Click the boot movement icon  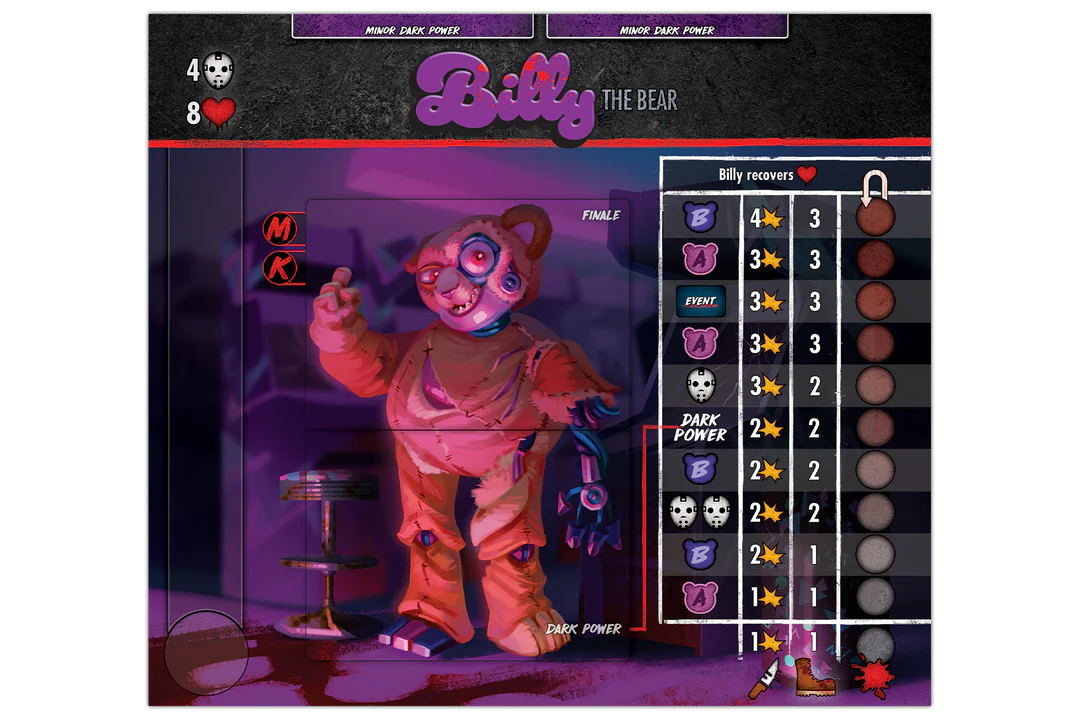coord(815,676)
